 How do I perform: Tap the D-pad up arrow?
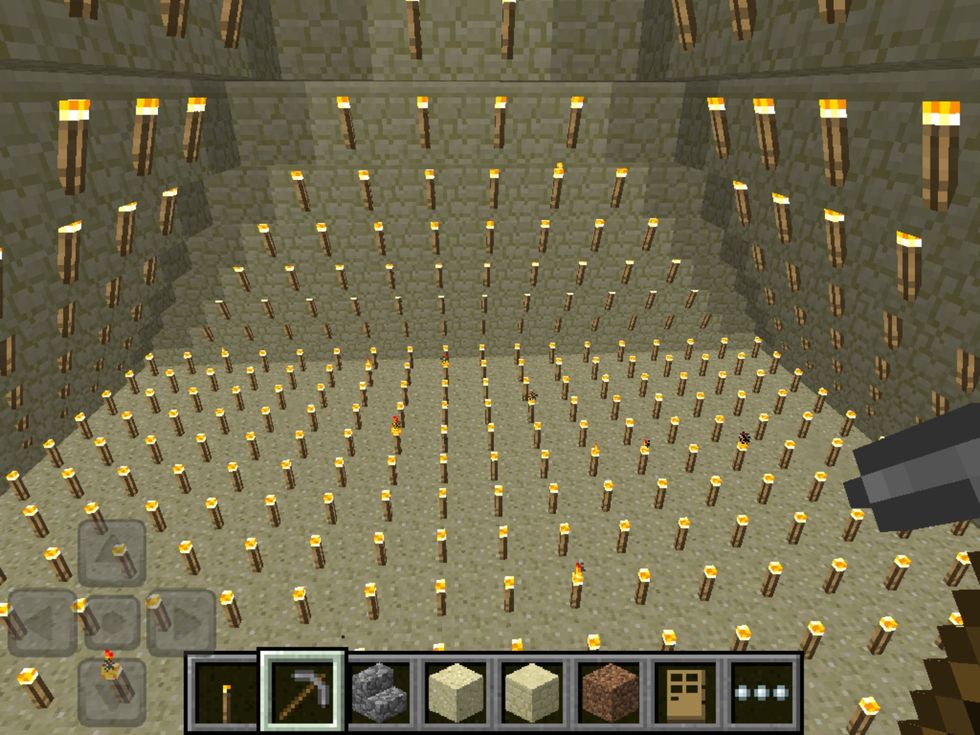click(x=112, y=553)
